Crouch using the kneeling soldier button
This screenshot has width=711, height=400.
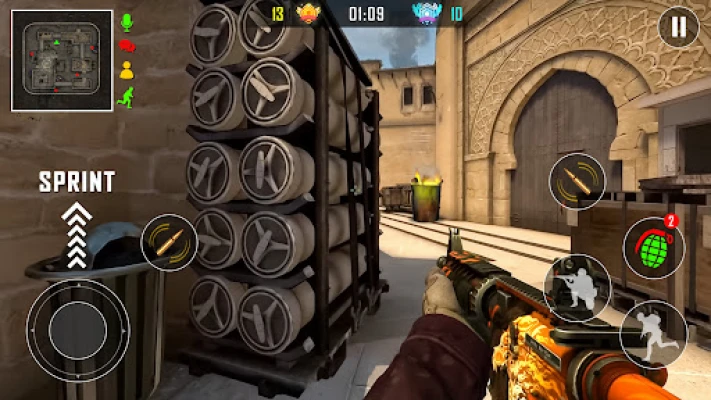577,287
